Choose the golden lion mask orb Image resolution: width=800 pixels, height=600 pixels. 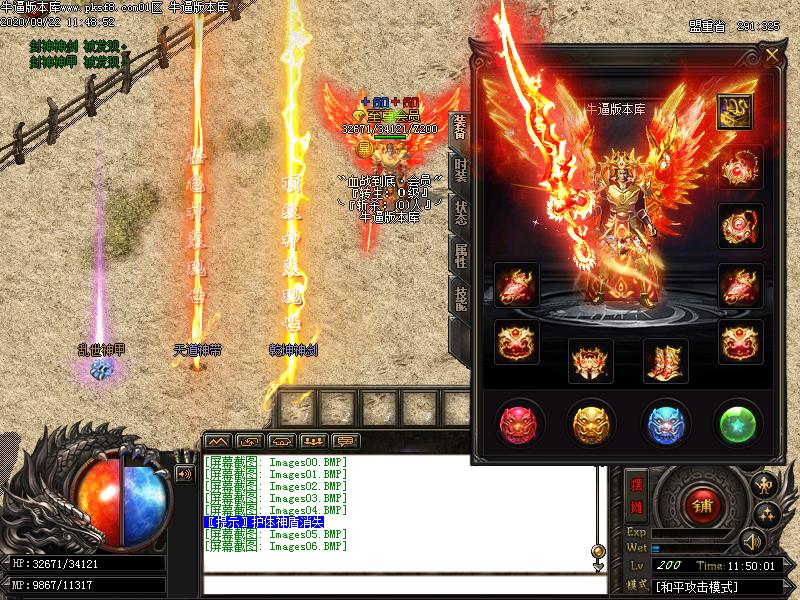(589, 423)
